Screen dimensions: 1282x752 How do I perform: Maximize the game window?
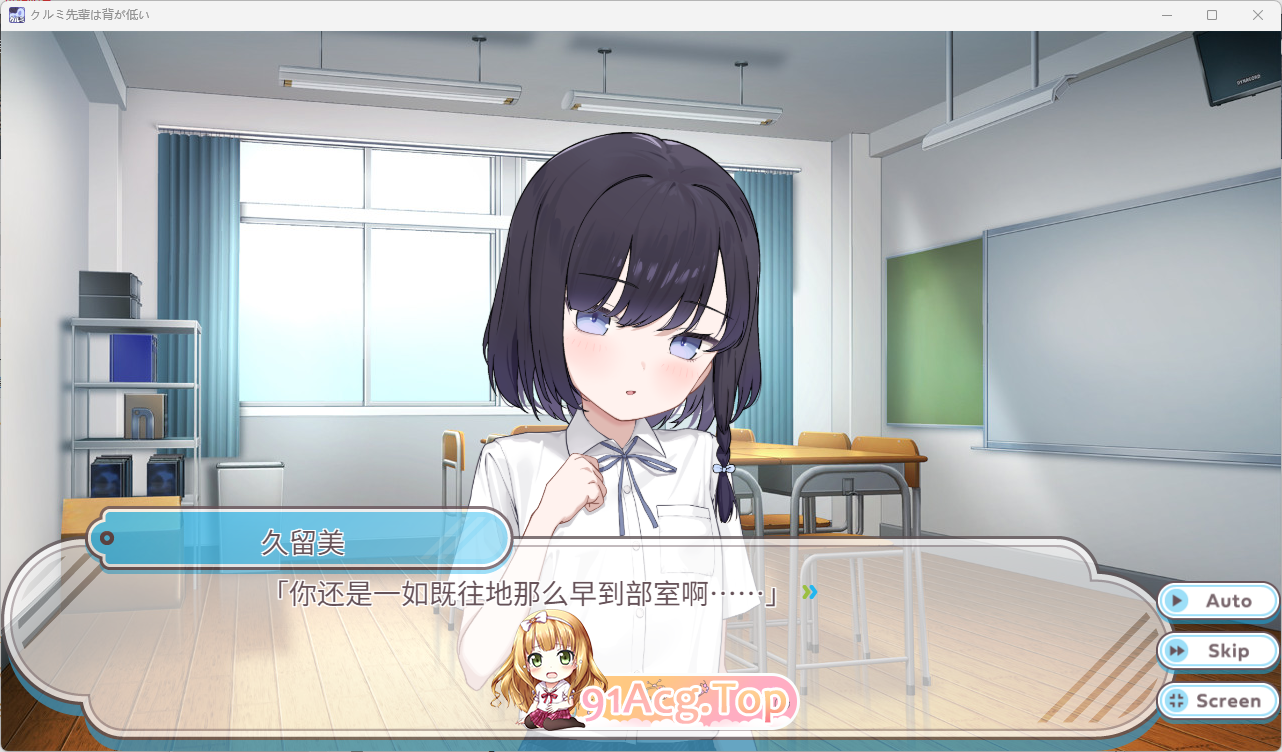(1212, 15)
